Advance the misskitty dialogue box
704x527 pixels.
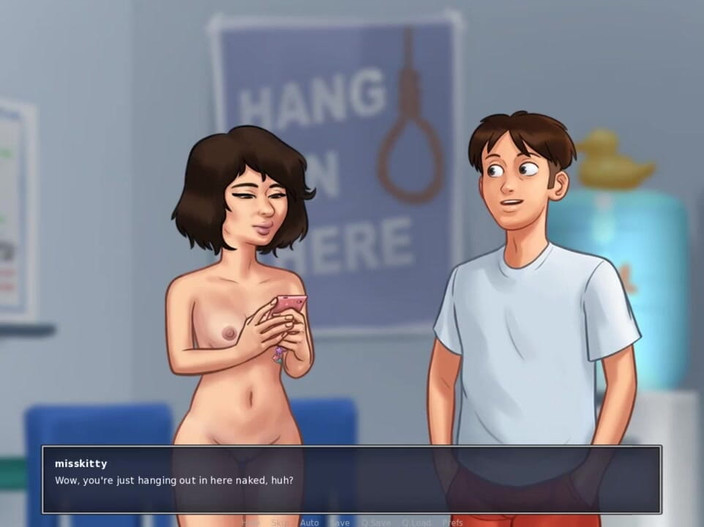point(350,480)
